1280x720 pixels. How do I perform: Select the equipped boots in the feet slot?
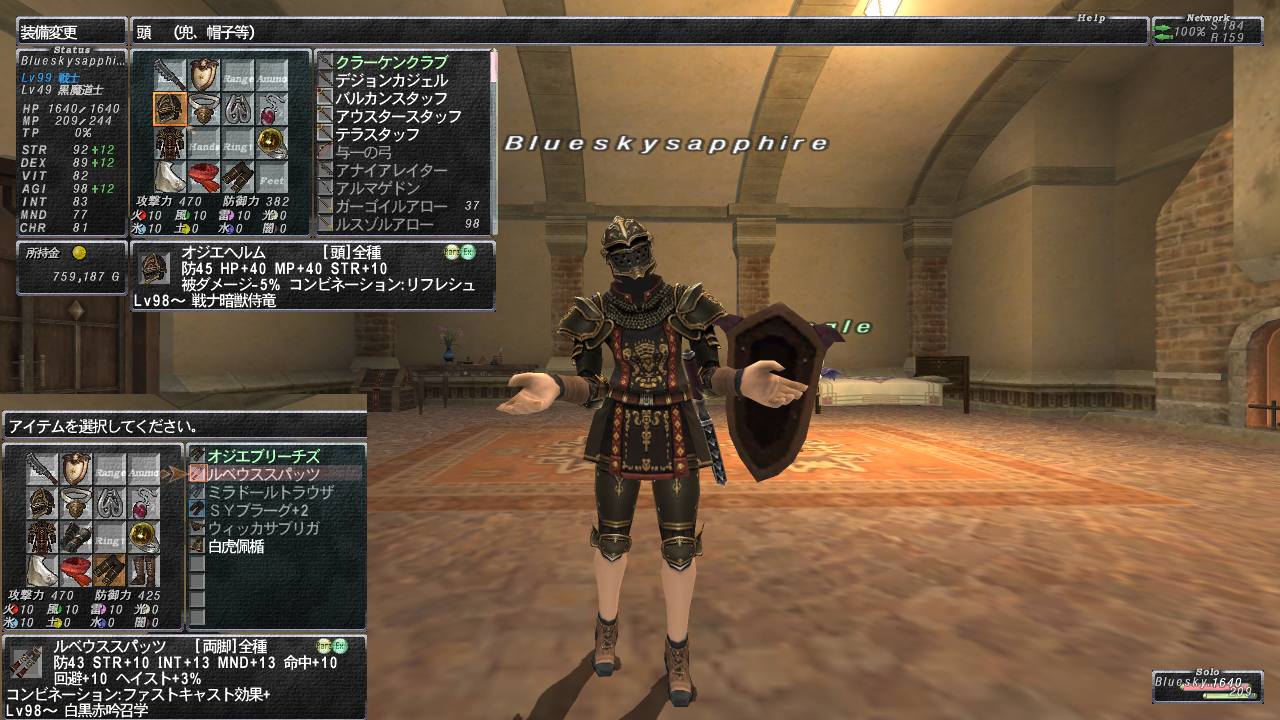143,570
